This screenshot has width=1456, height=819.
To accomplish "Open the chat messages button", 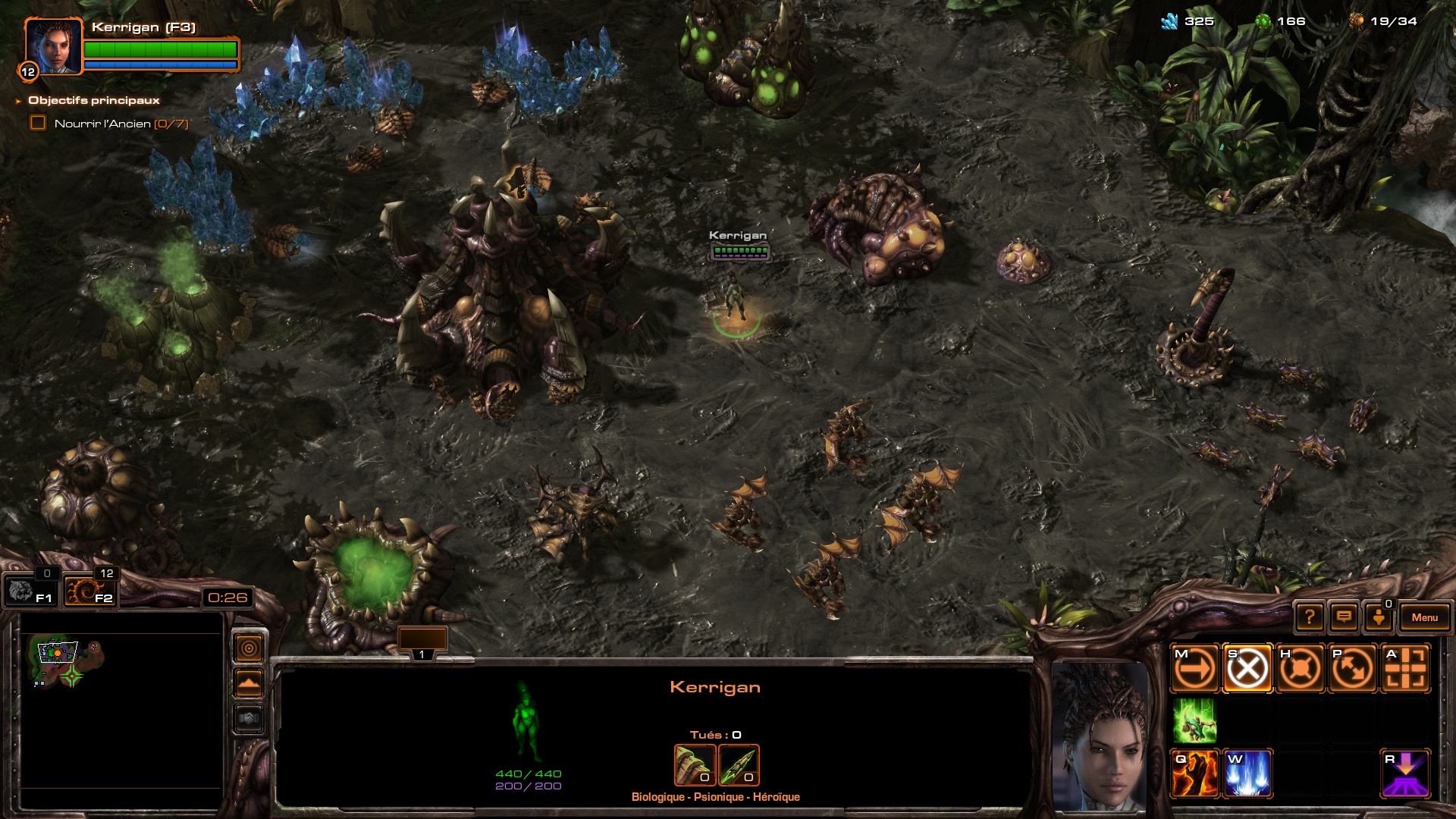I will [x=1344, y=617].
